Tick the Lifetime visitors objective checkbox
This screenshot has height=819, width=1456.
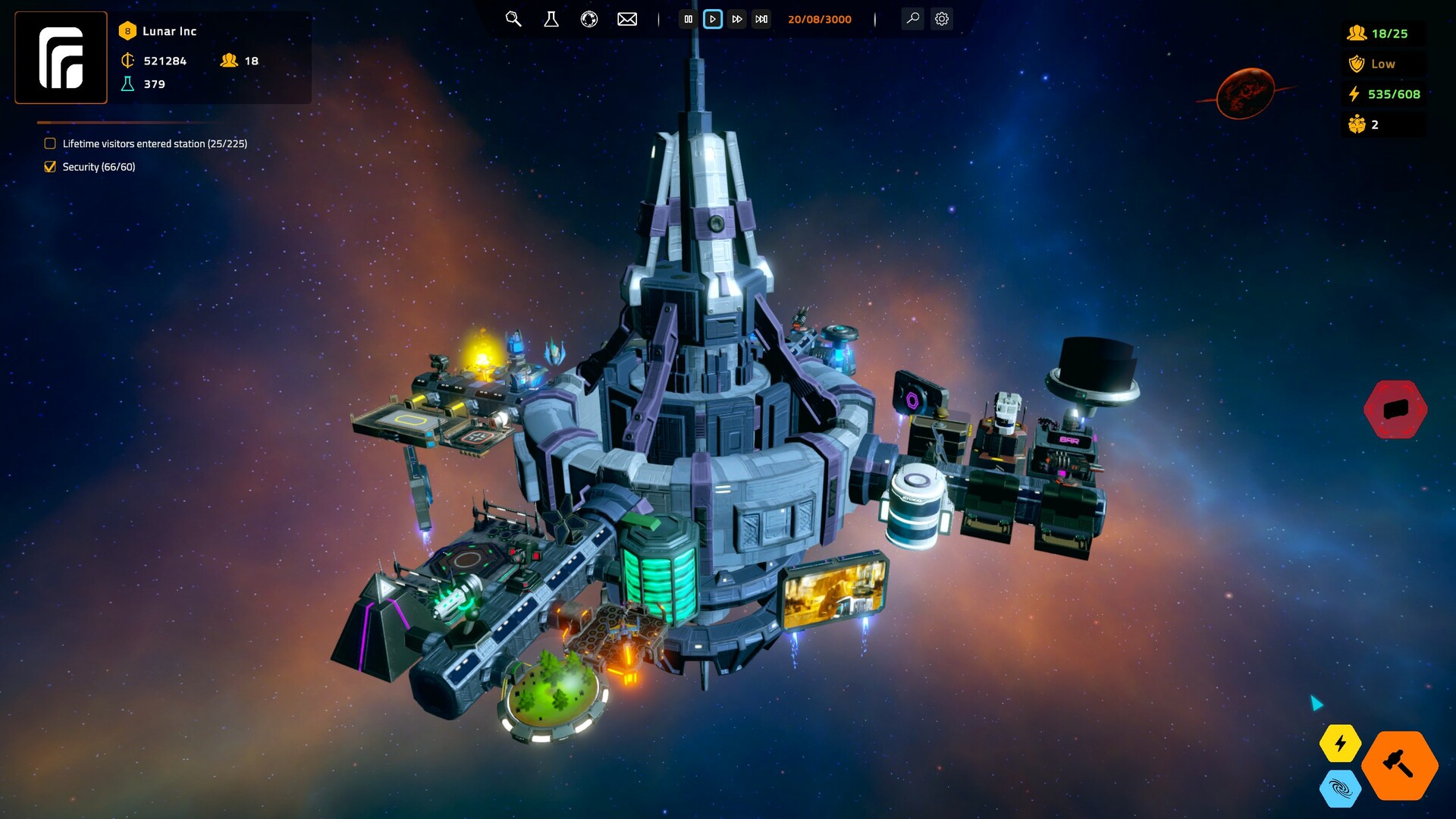point(50,143)
